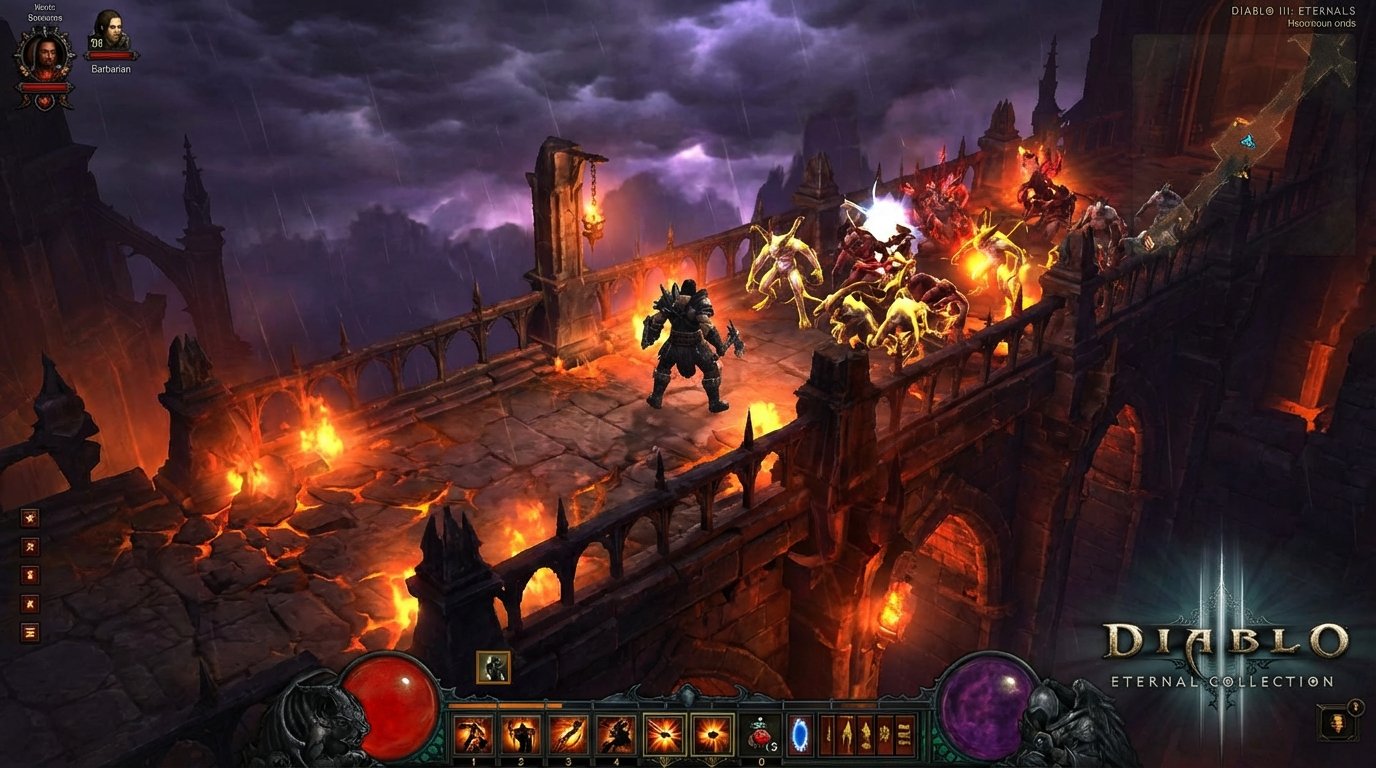Trigger the skill in hotbar slot 4
This screenshot has height=768, width=1376.
[615, 734]
